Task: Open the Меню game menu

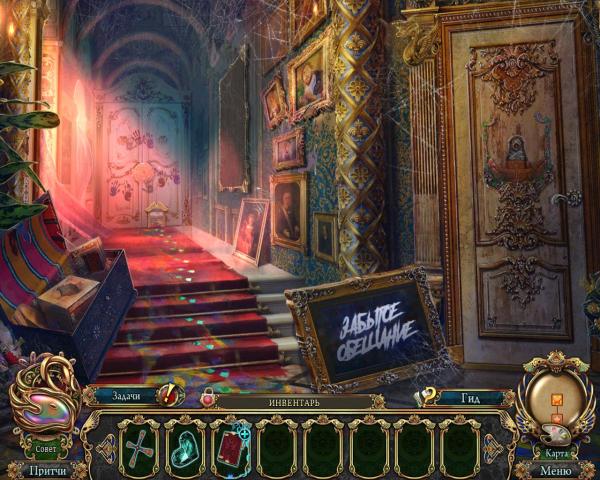Action: [555, 470]
